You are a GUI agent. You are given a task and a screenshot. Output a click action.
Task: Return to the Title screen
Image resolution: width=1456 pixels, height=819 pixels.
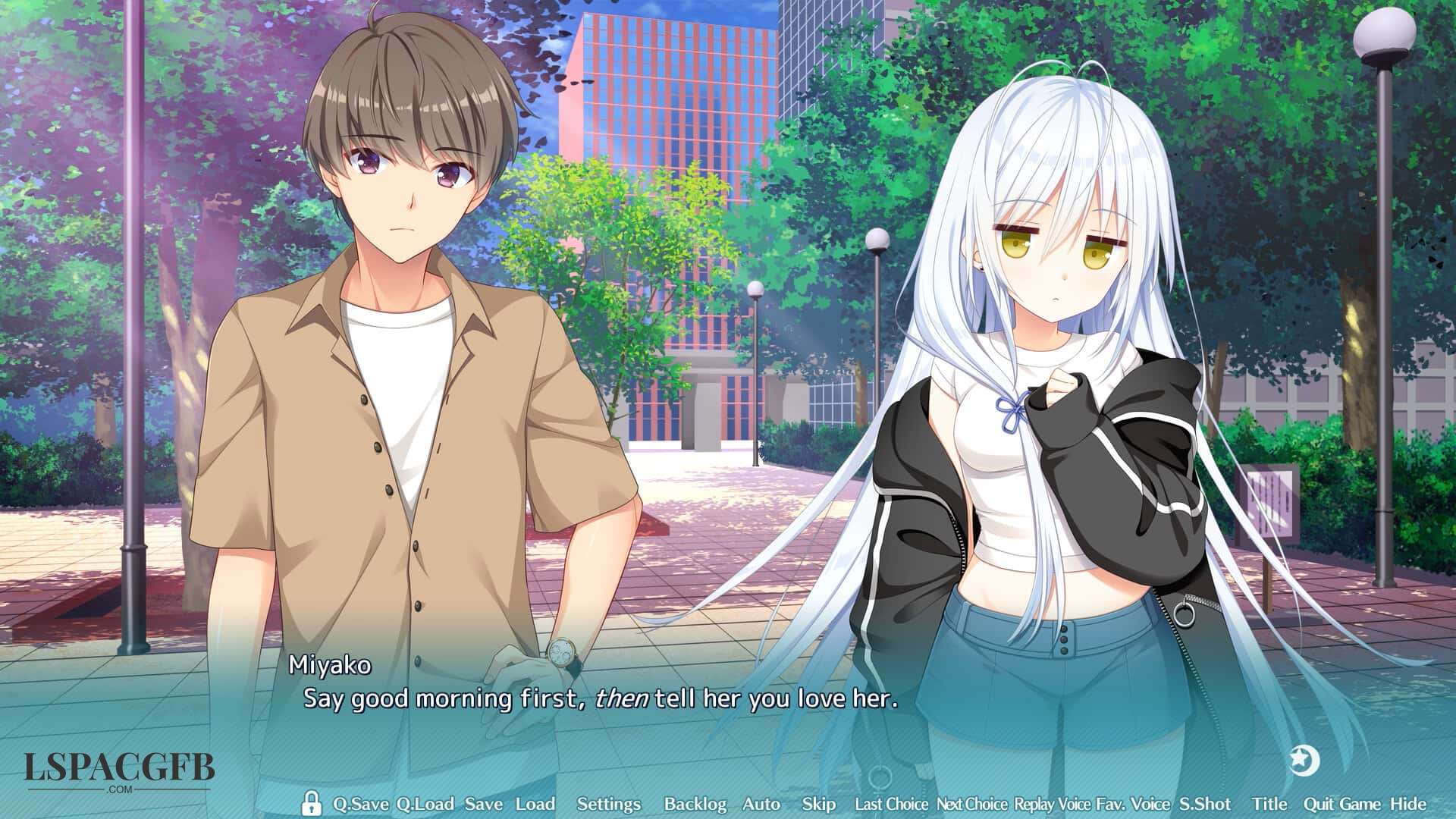1269,804
